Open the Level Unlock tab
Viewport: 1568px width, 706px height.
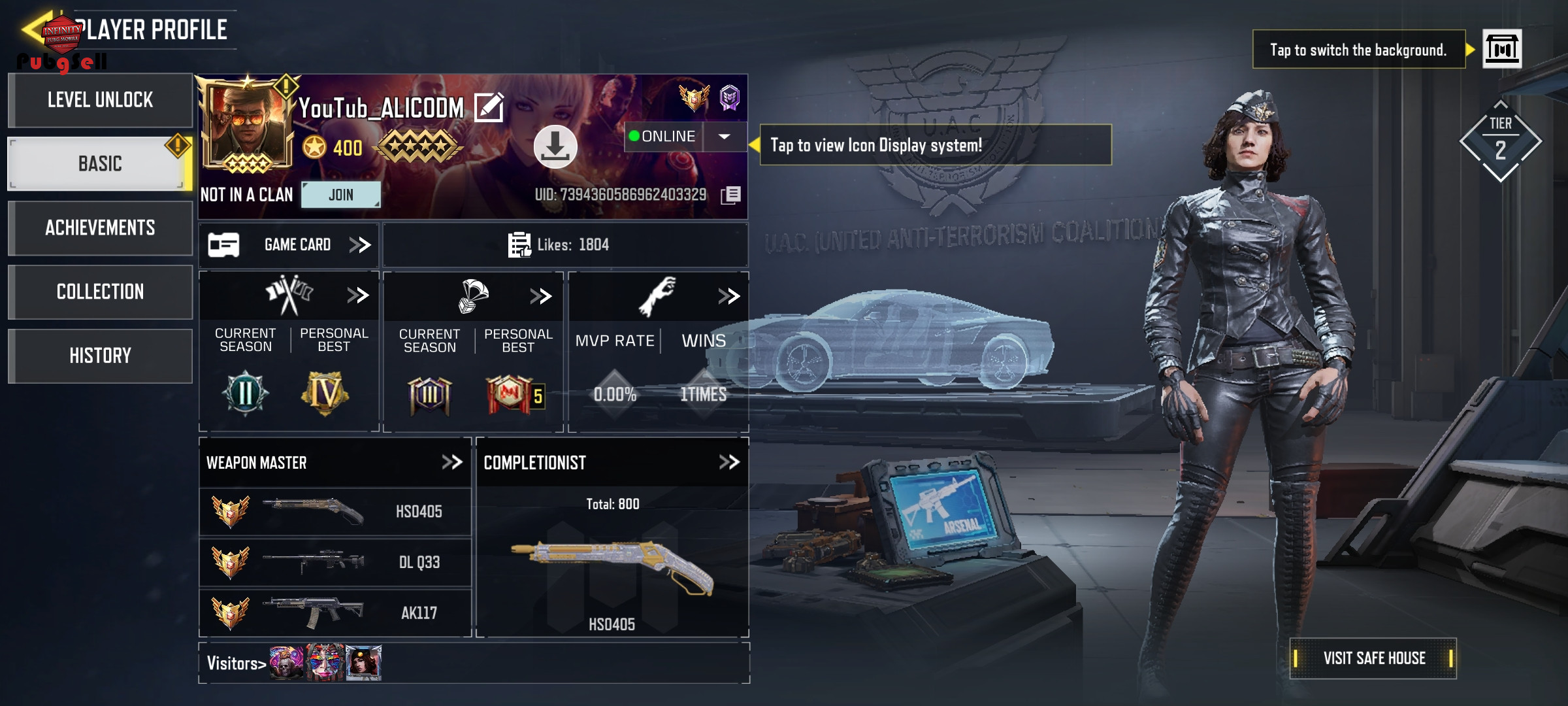(x=100, y=100)
